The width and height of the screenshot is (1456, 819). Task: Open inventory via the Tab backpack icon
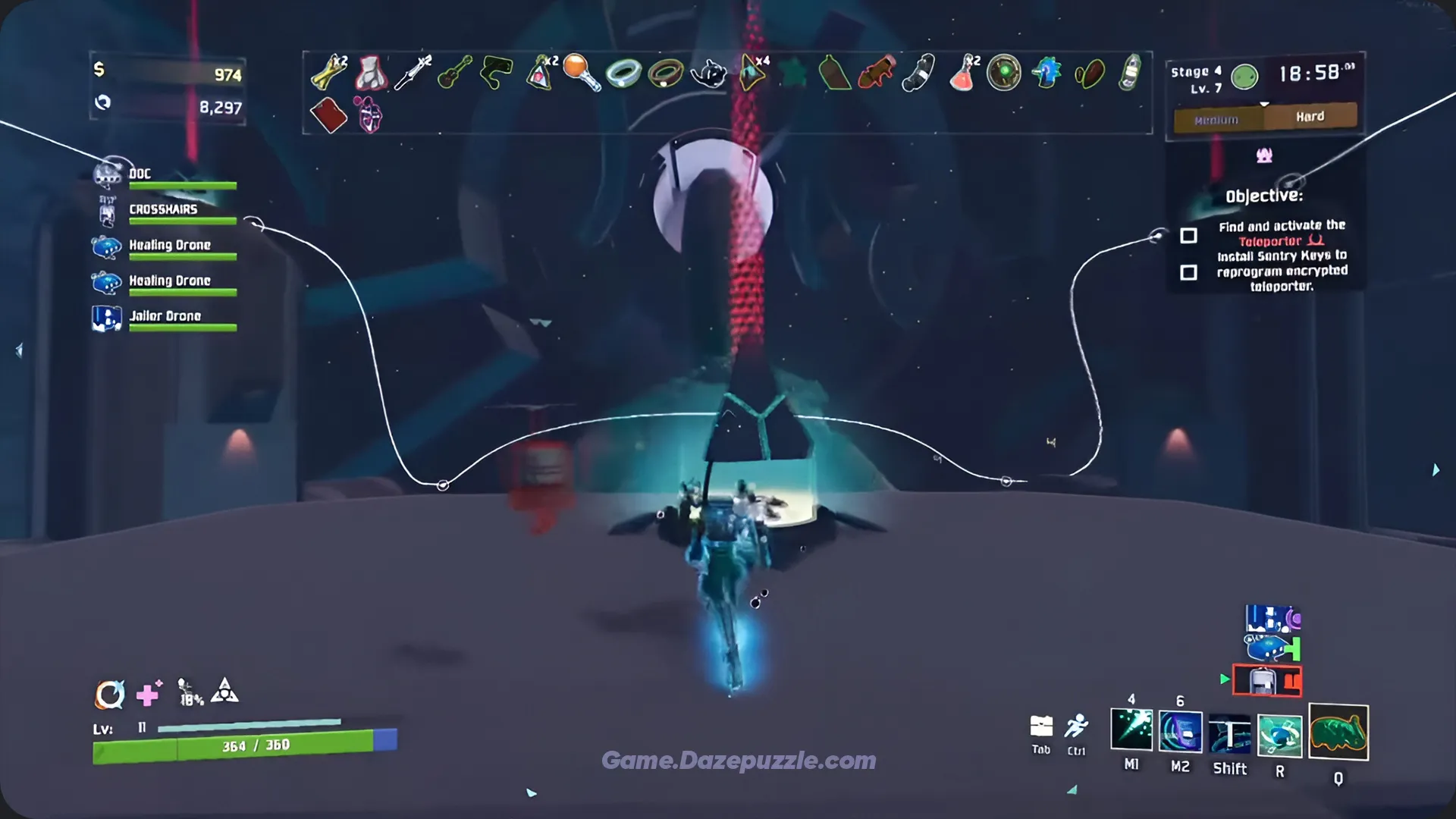(x=1040, y=726)
